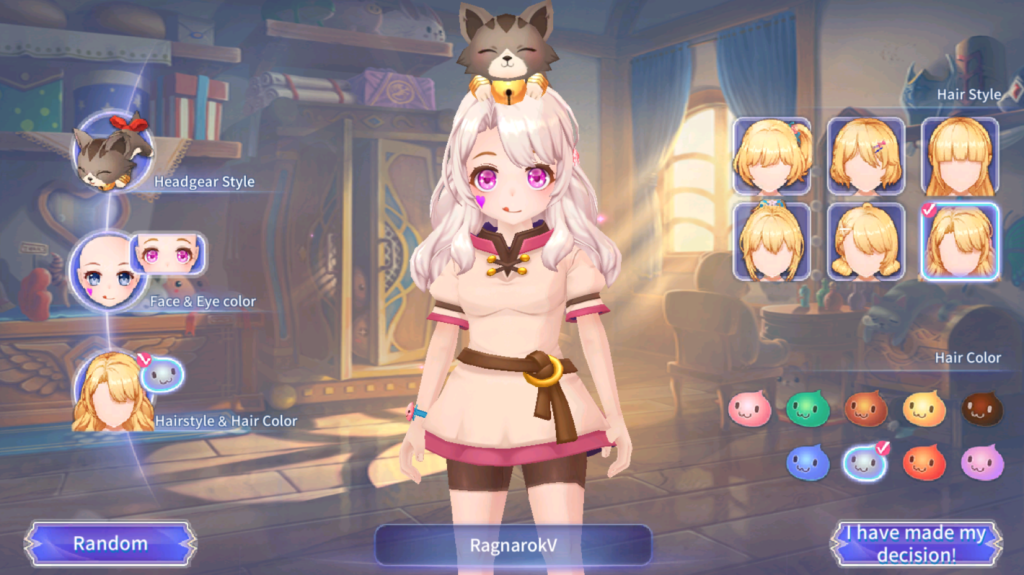Viewport: 1024px width, 575px height.
Task: Edit the RagnarokV character name field
Action: coord(513,546)
